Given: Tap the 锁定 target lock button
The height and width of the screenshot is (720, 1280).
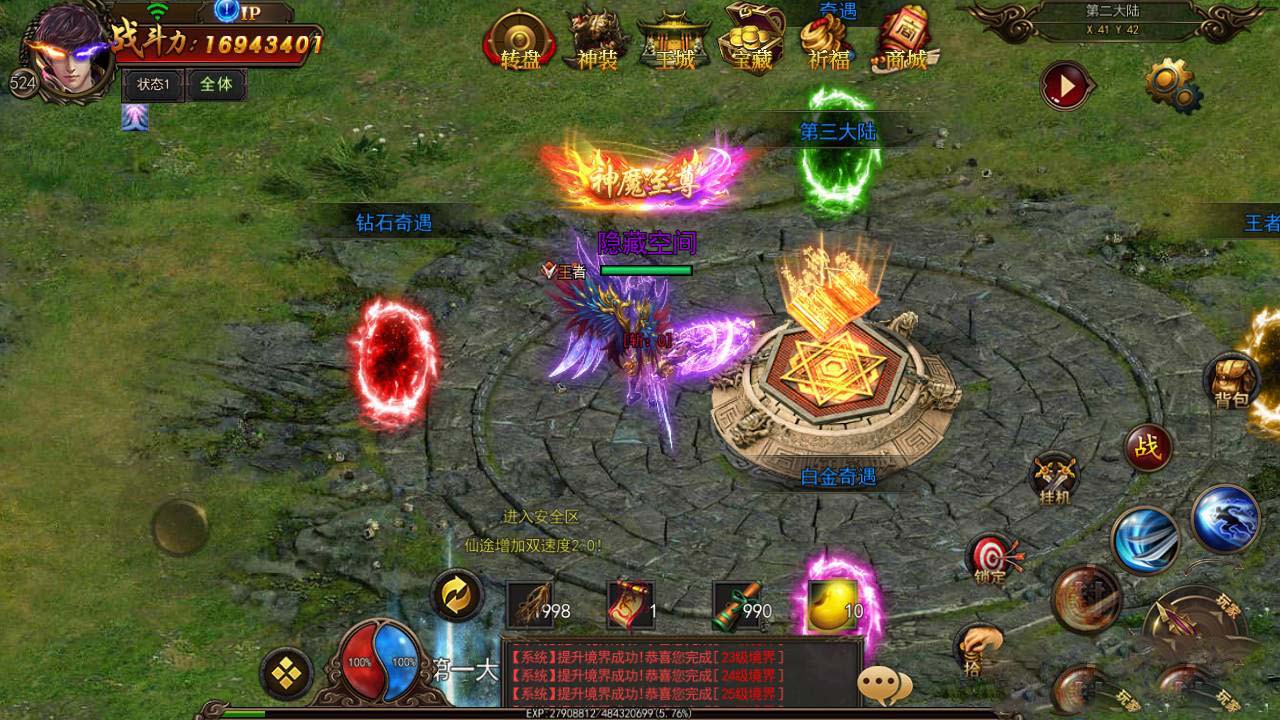Looking at the screenshot, I should click(x=991, y=558).
